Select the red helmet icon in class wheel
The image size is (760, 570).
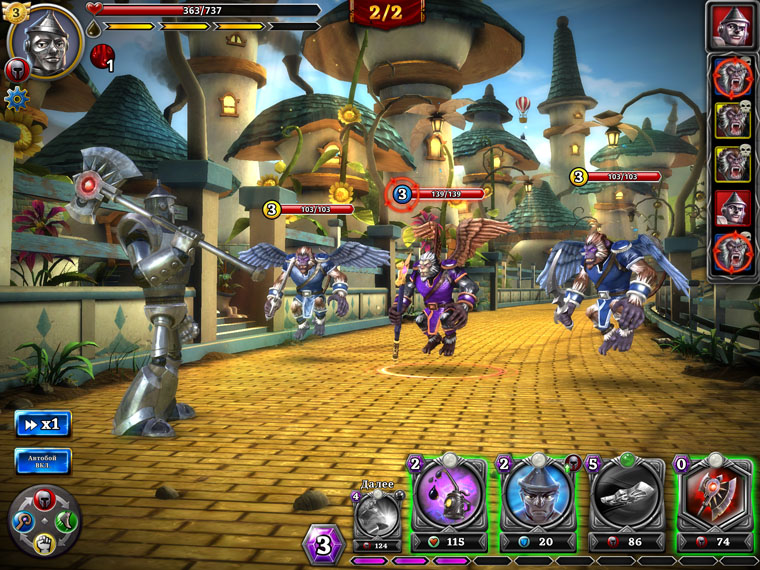coord(44,498)
